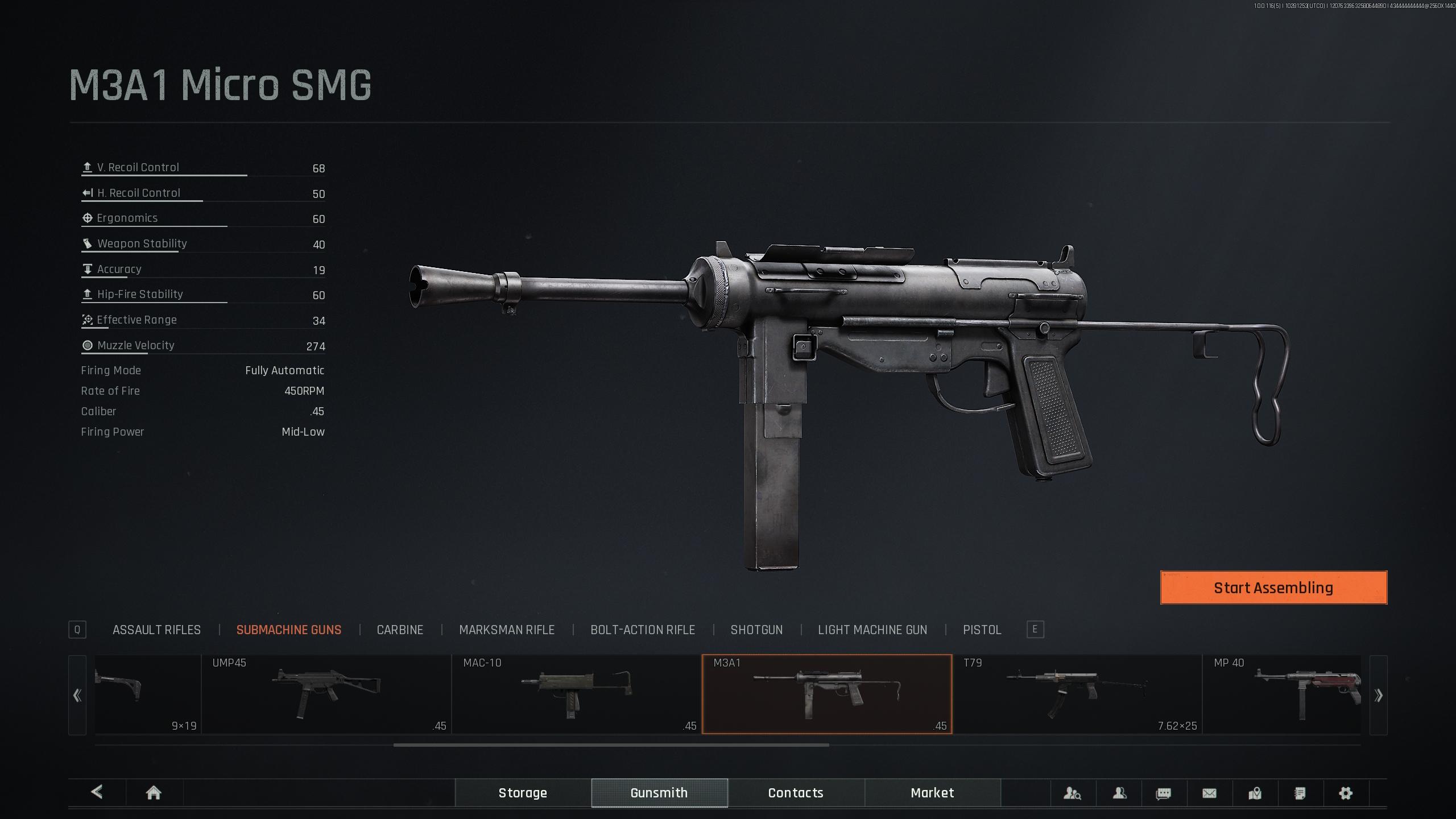This screenshot has width=1456, height=819.
Task: Return home via the house icon
Action: (x=154, y=793)
